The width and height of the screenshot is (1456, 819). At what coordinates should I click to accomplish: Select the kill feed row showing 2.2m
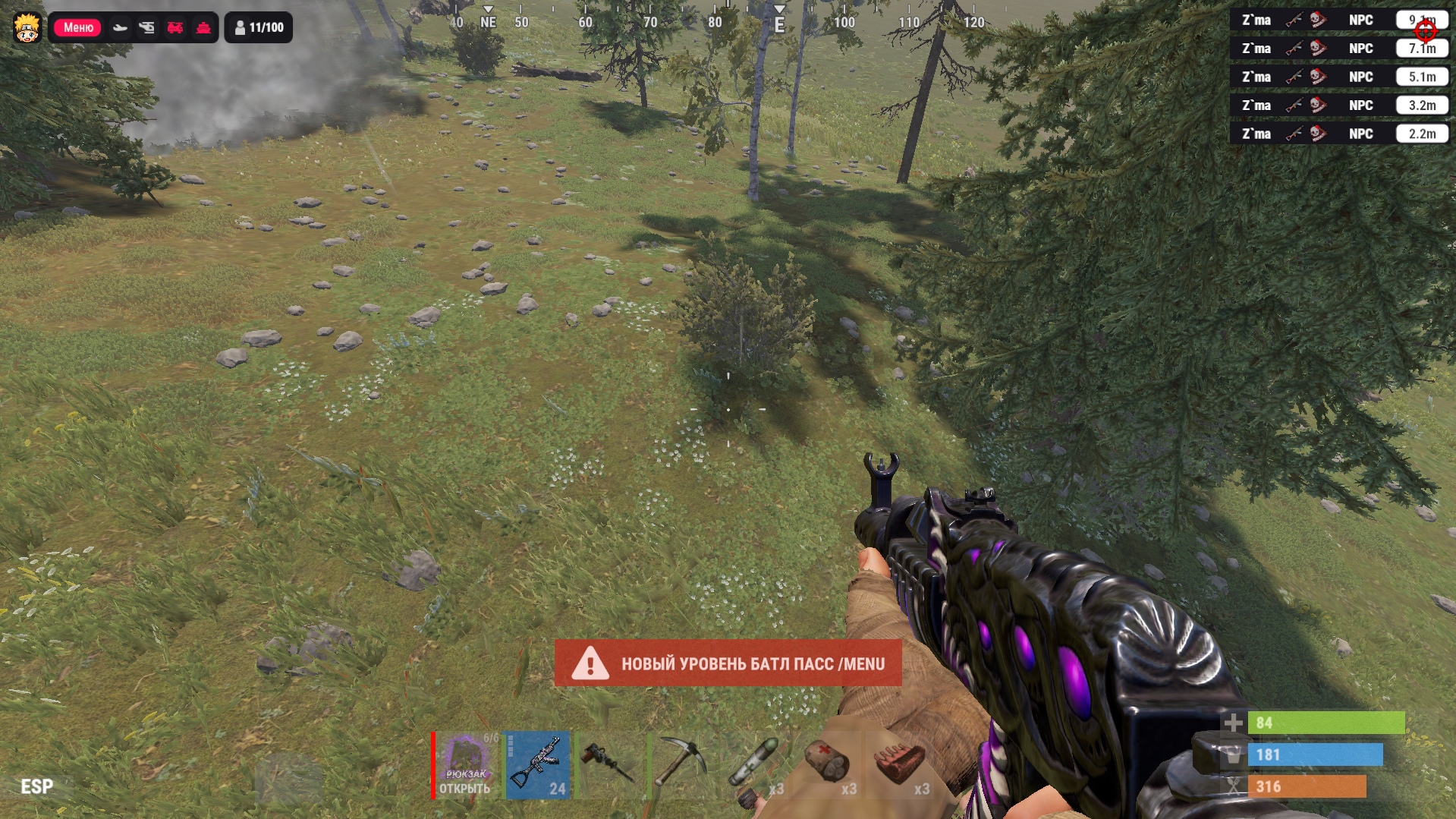pos(1339,134)
